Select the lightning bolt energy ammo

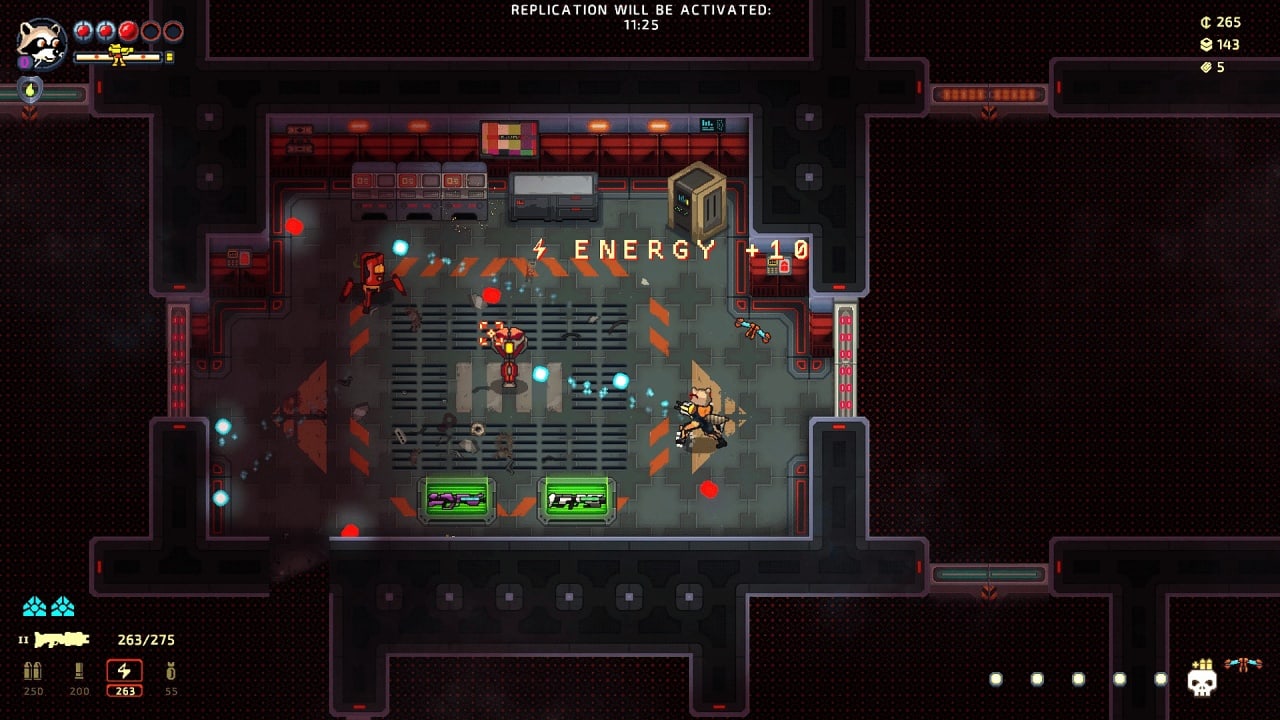(125, 672)
